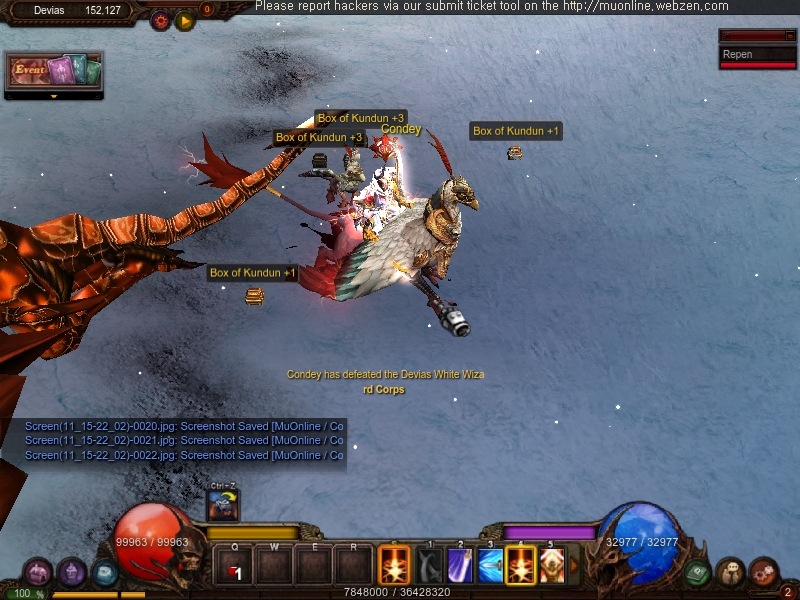
Task: Click the blue round icon near the health orb
Action: [x=104, y=573]
